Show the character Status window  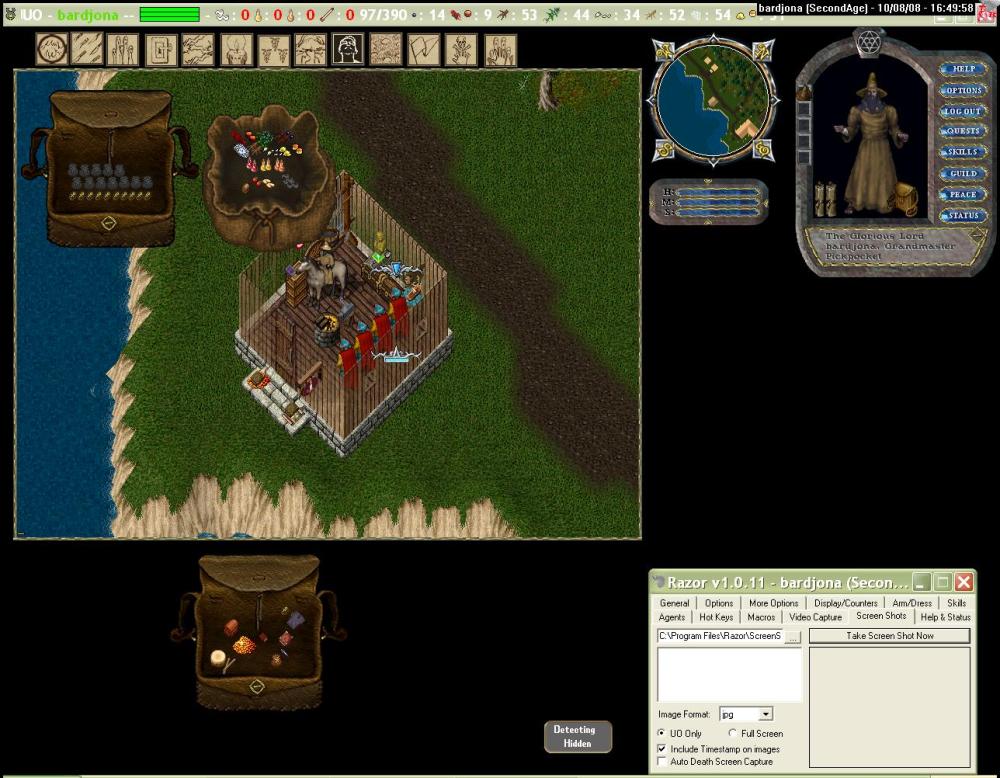coord(963,216)
